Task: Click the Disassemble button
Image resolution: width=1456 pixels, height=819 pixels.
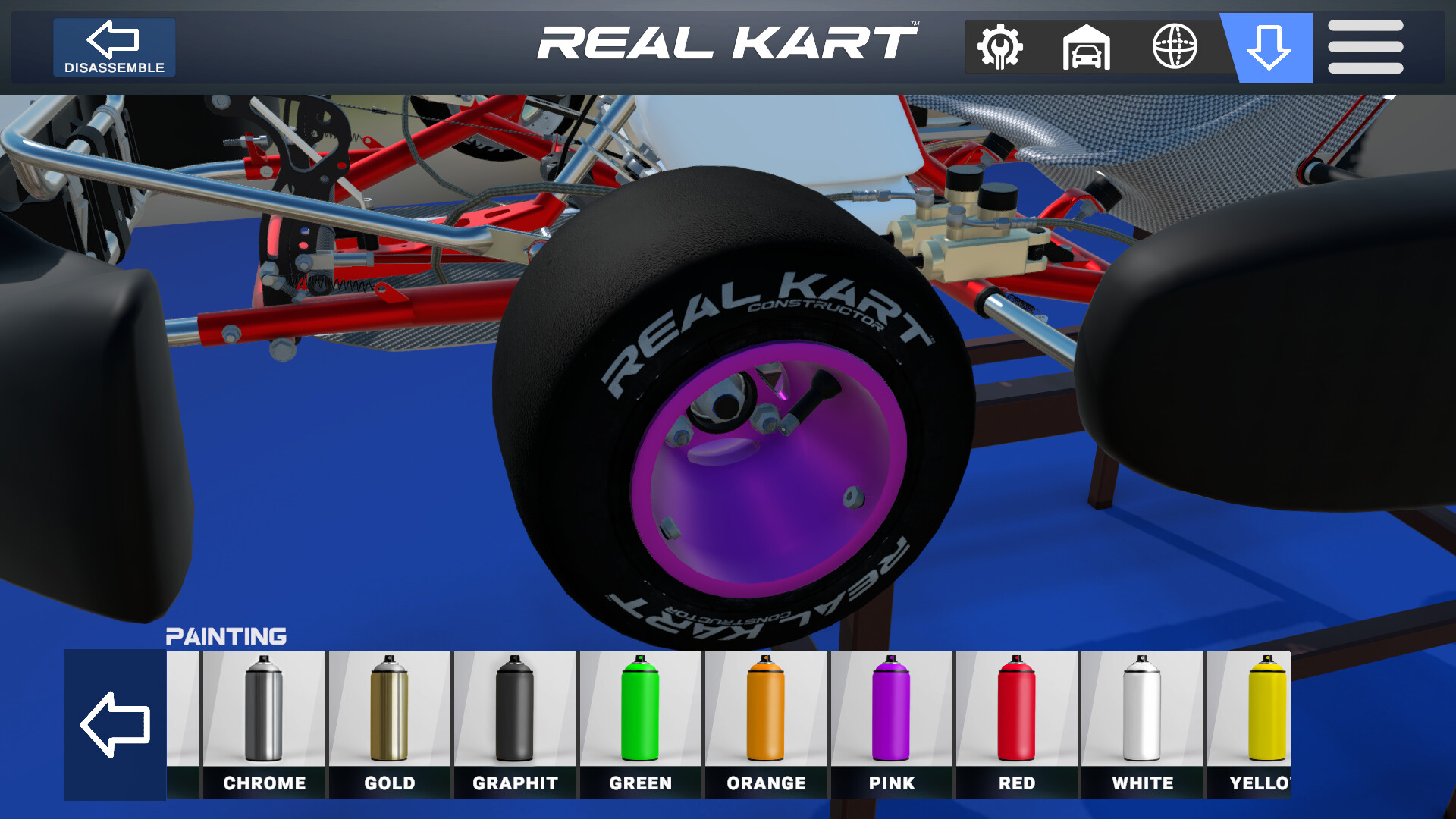Action: point(114,47)
